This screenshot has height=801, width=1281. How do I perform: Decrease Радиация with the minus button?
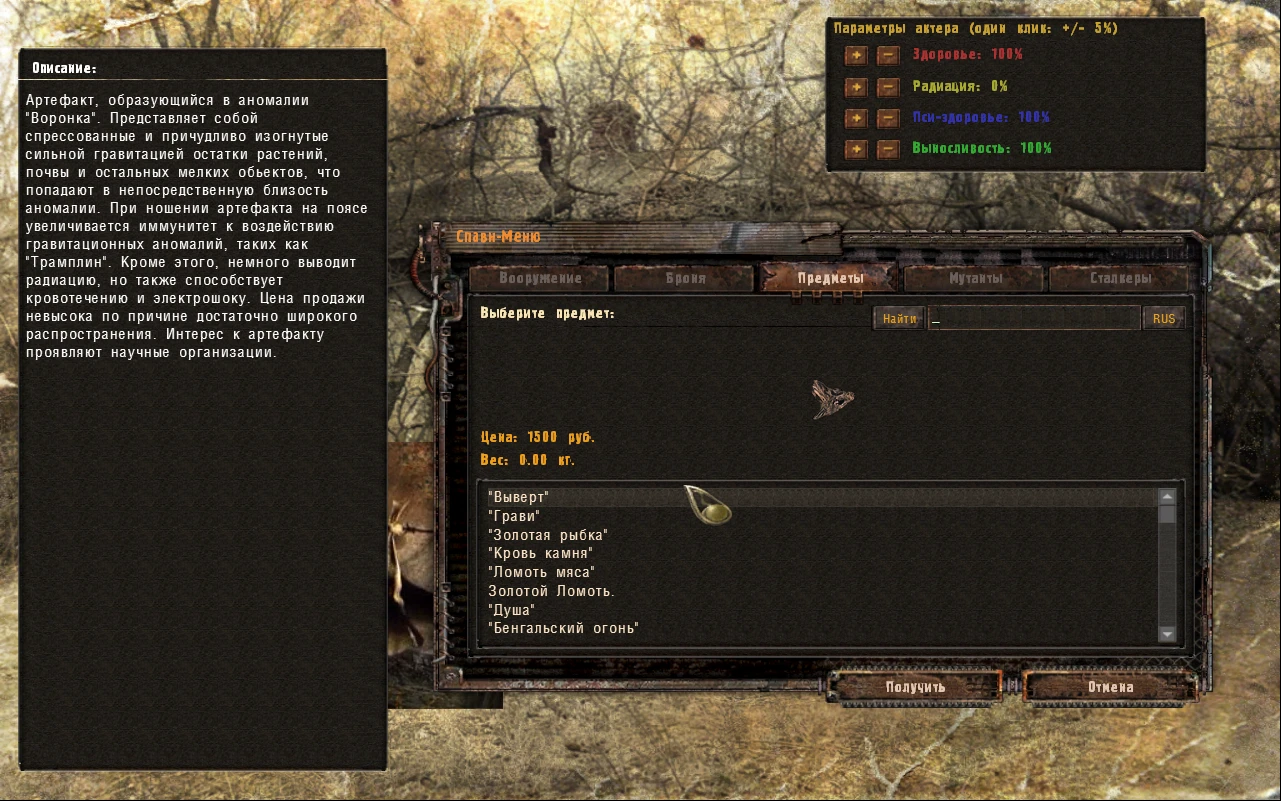tap(888, 87)
